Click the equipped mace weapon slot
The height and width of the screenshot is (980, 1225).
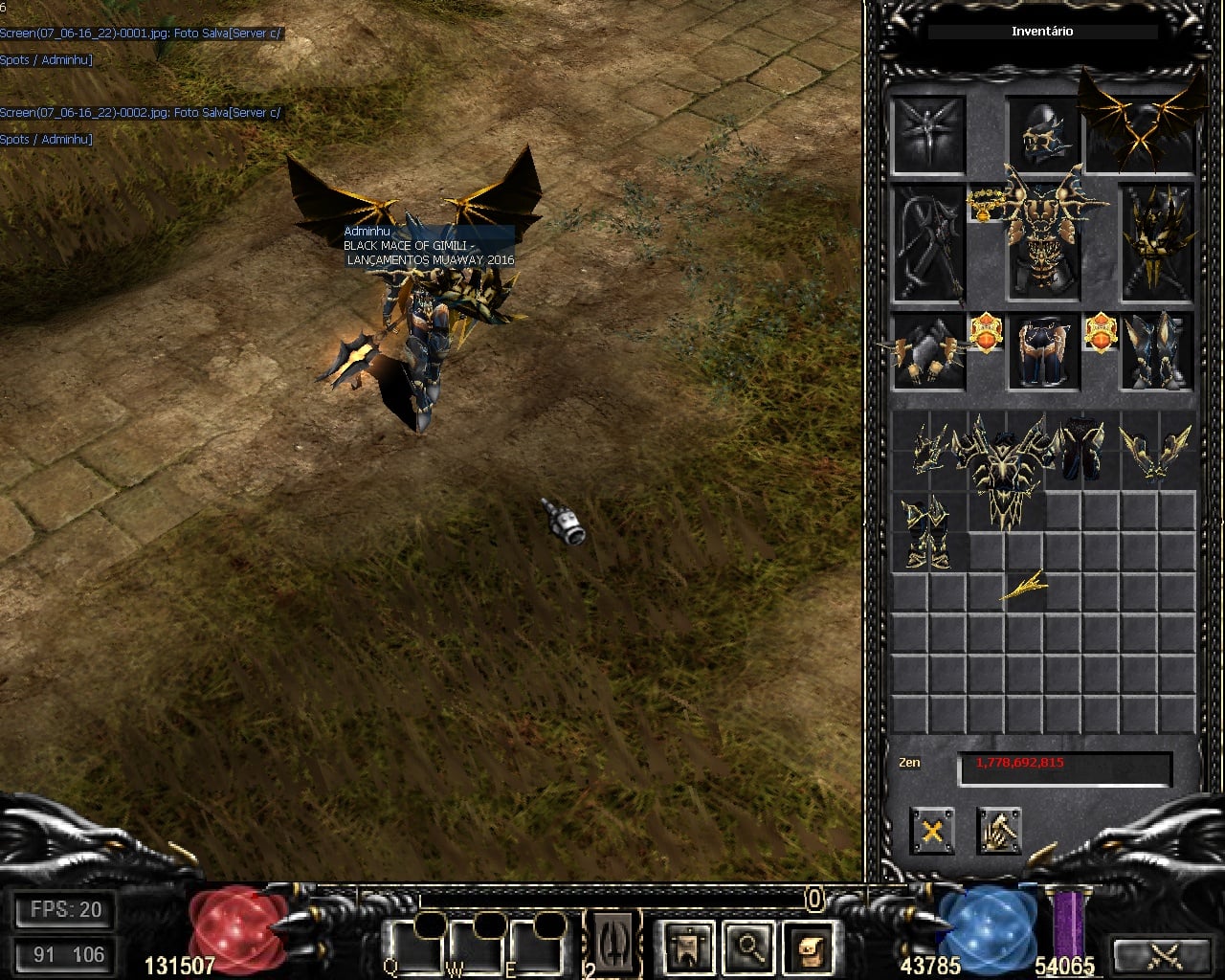point(928,243)
